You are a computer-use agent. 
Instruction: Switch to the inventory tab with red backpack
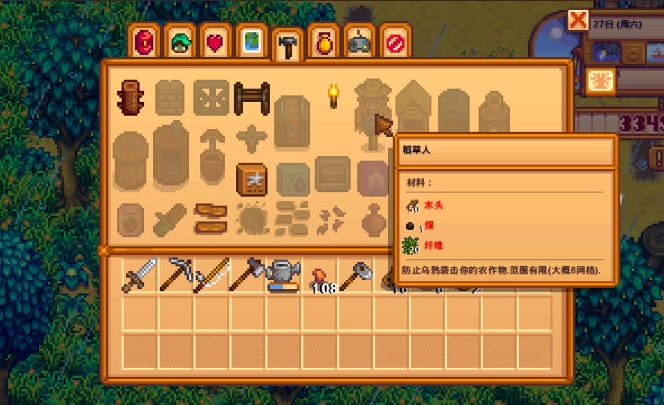point(146,43)
